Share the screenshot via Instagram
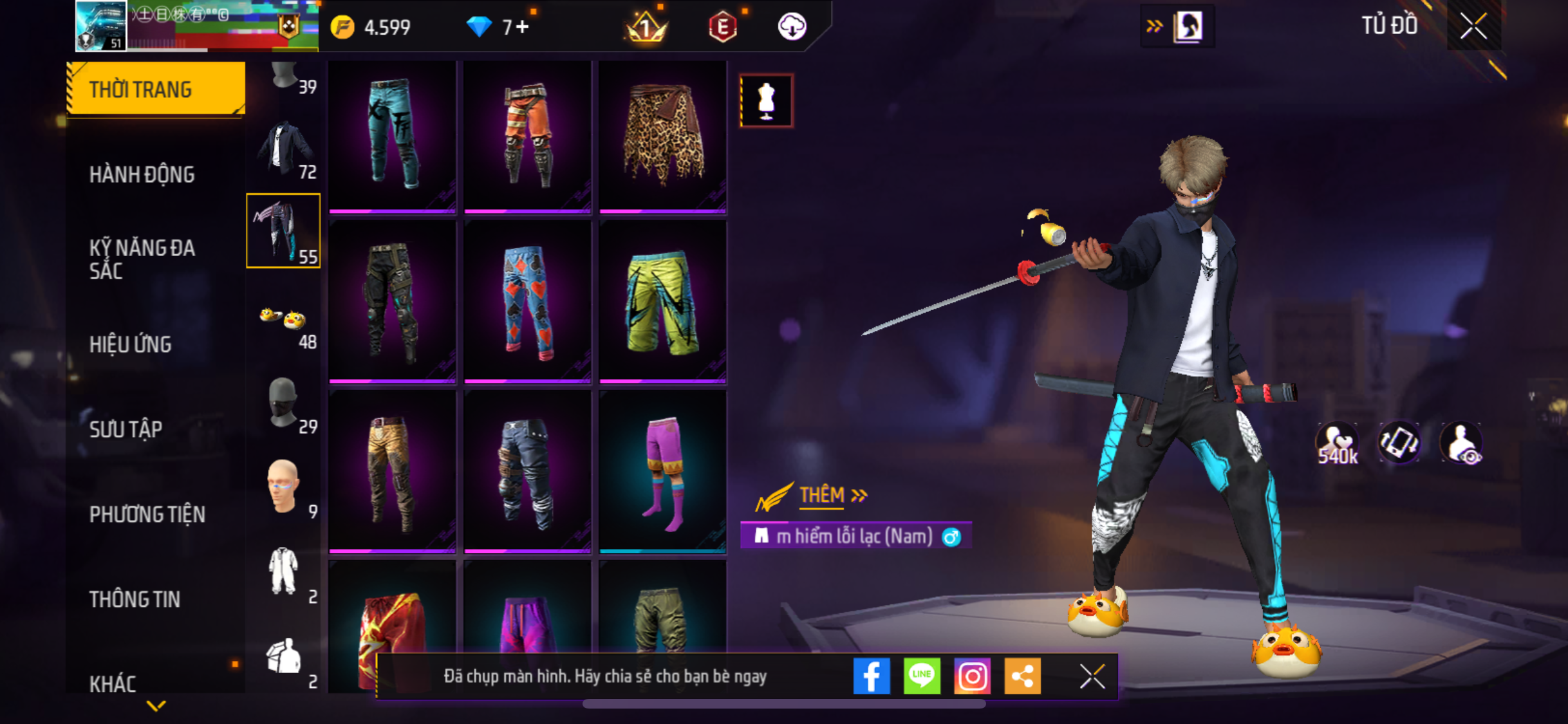Viewport: 1568px width, 724px height. pos(972,676)
